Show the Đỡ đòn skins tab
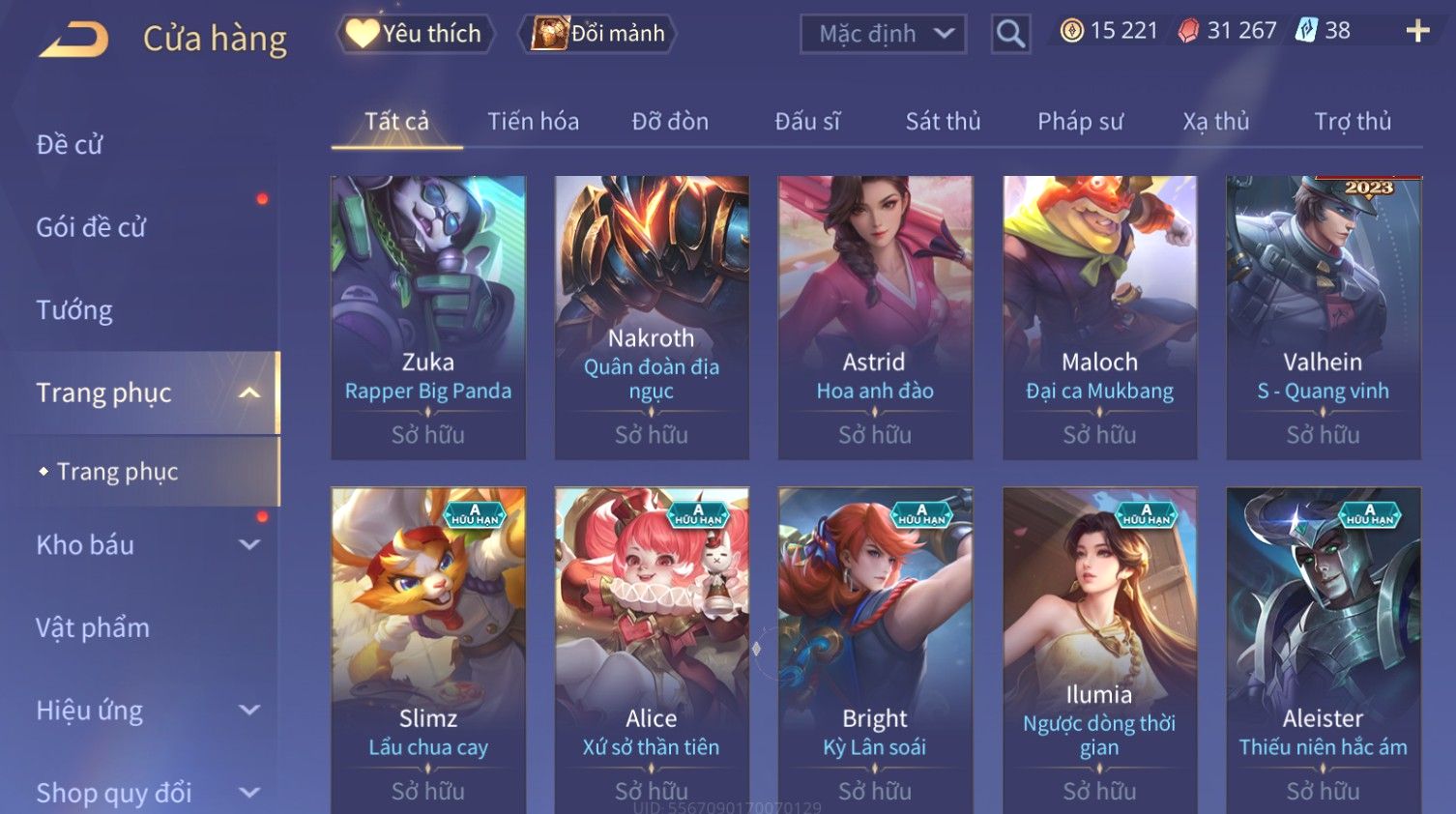The image size is (1456, 814). [670, 122]
